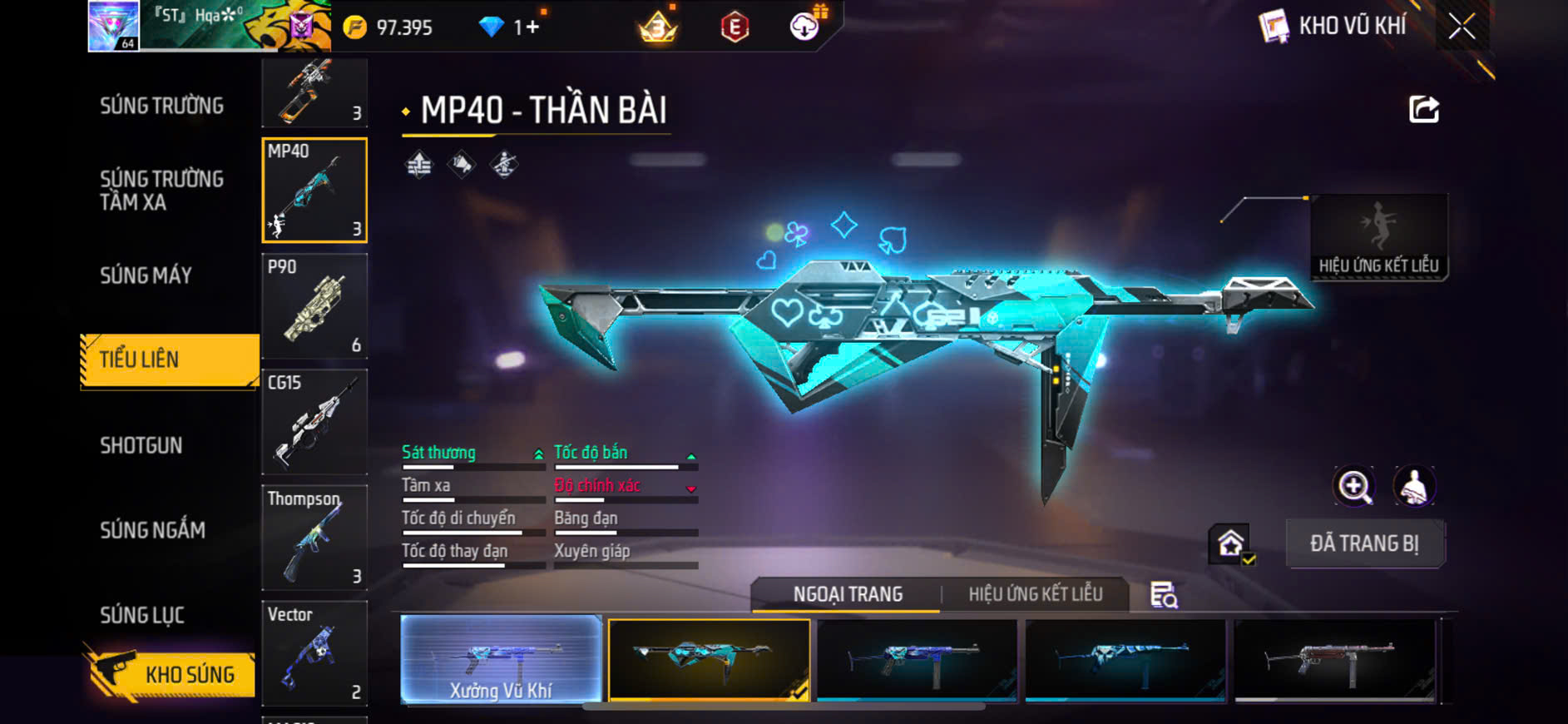Open the Súng Trường Tầm Xa category
This screenshot has width=1568, height=724.
click(162, 191)
